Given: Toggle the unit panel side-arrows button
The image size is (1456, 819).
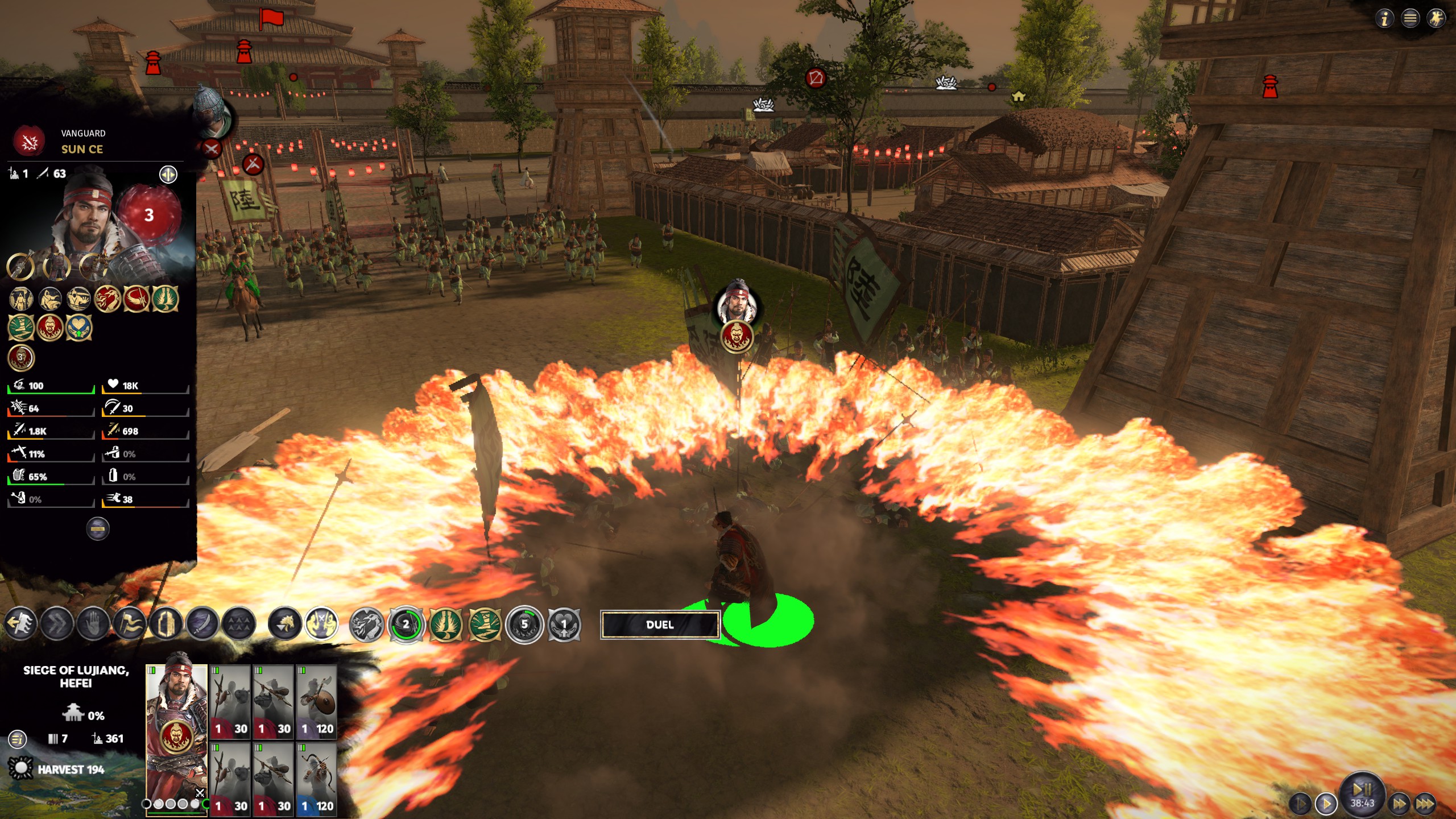Looking at the screenshot, I should [x=168, y=175].
